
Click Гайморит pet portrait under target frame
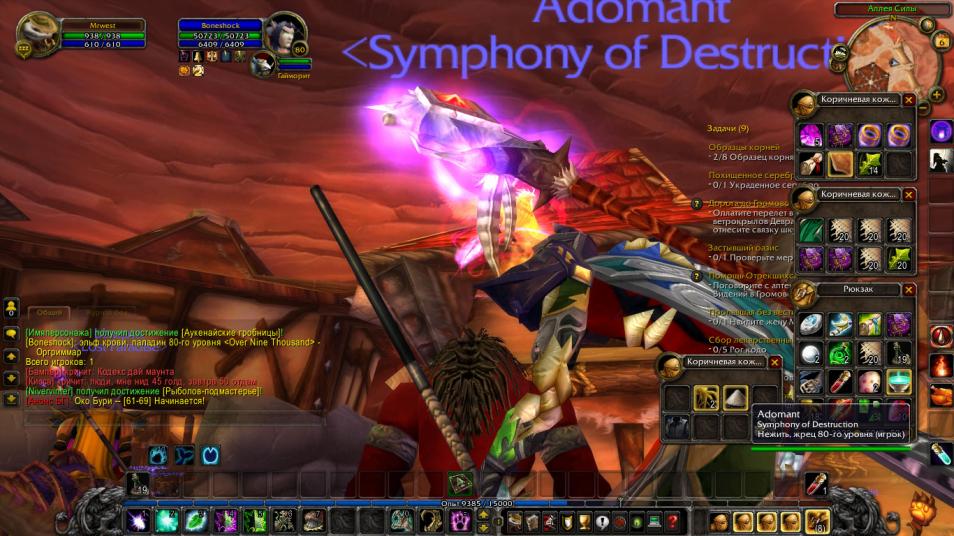pyautogui.click(x=262, y=65)
